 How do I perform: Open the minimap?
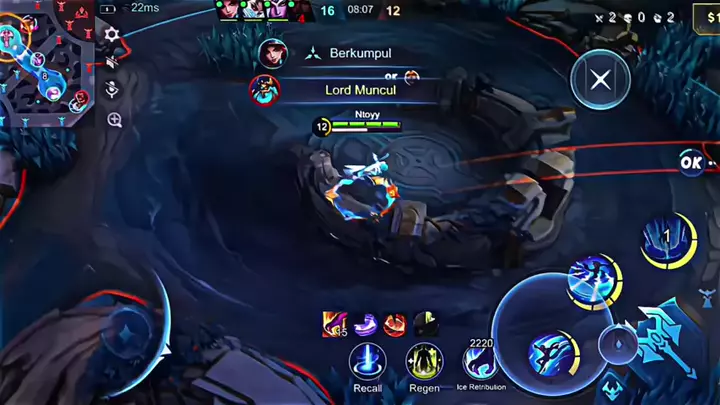pos(47,60)
